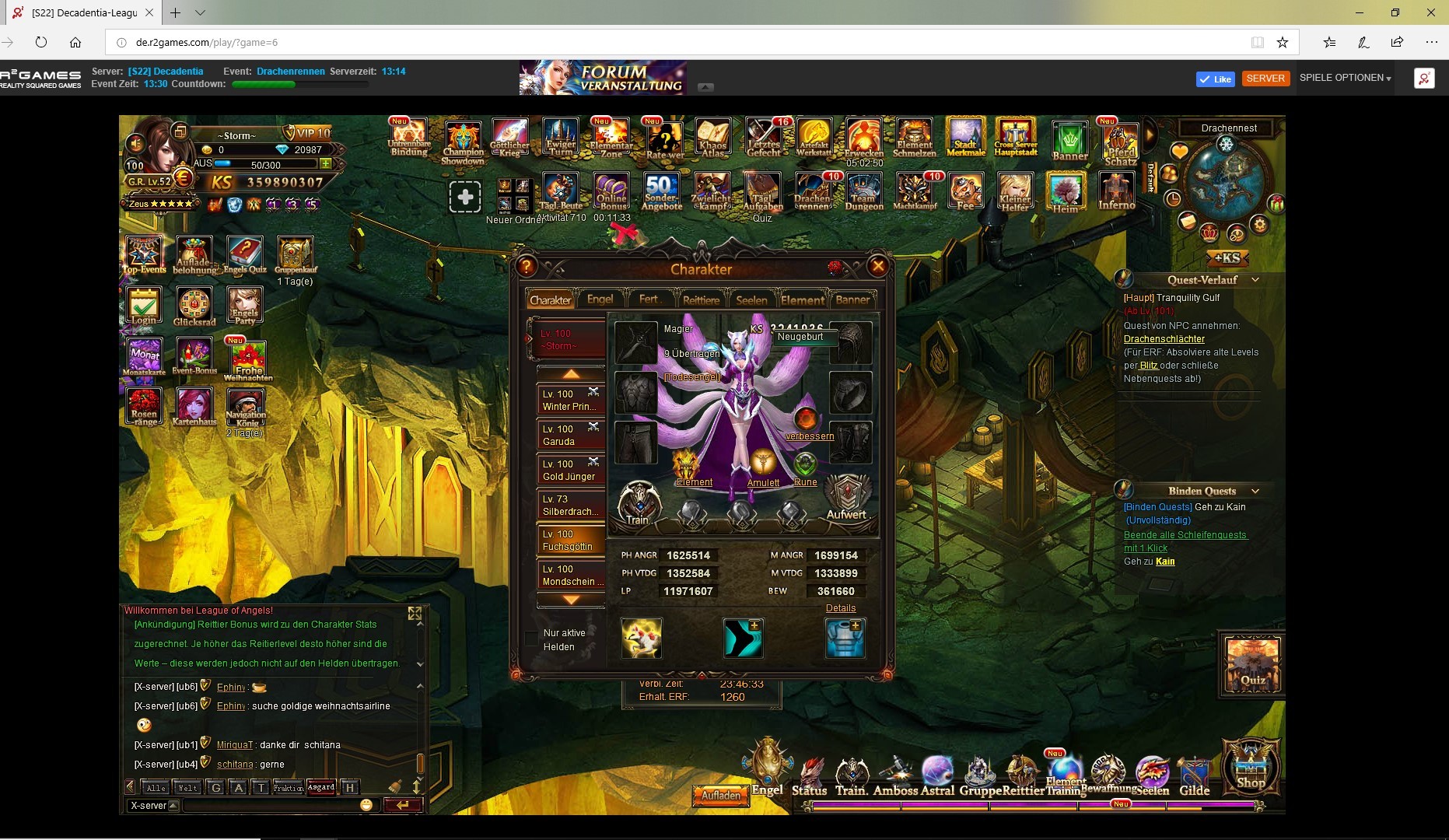Open the Shop icon

tap(1250, 766)
